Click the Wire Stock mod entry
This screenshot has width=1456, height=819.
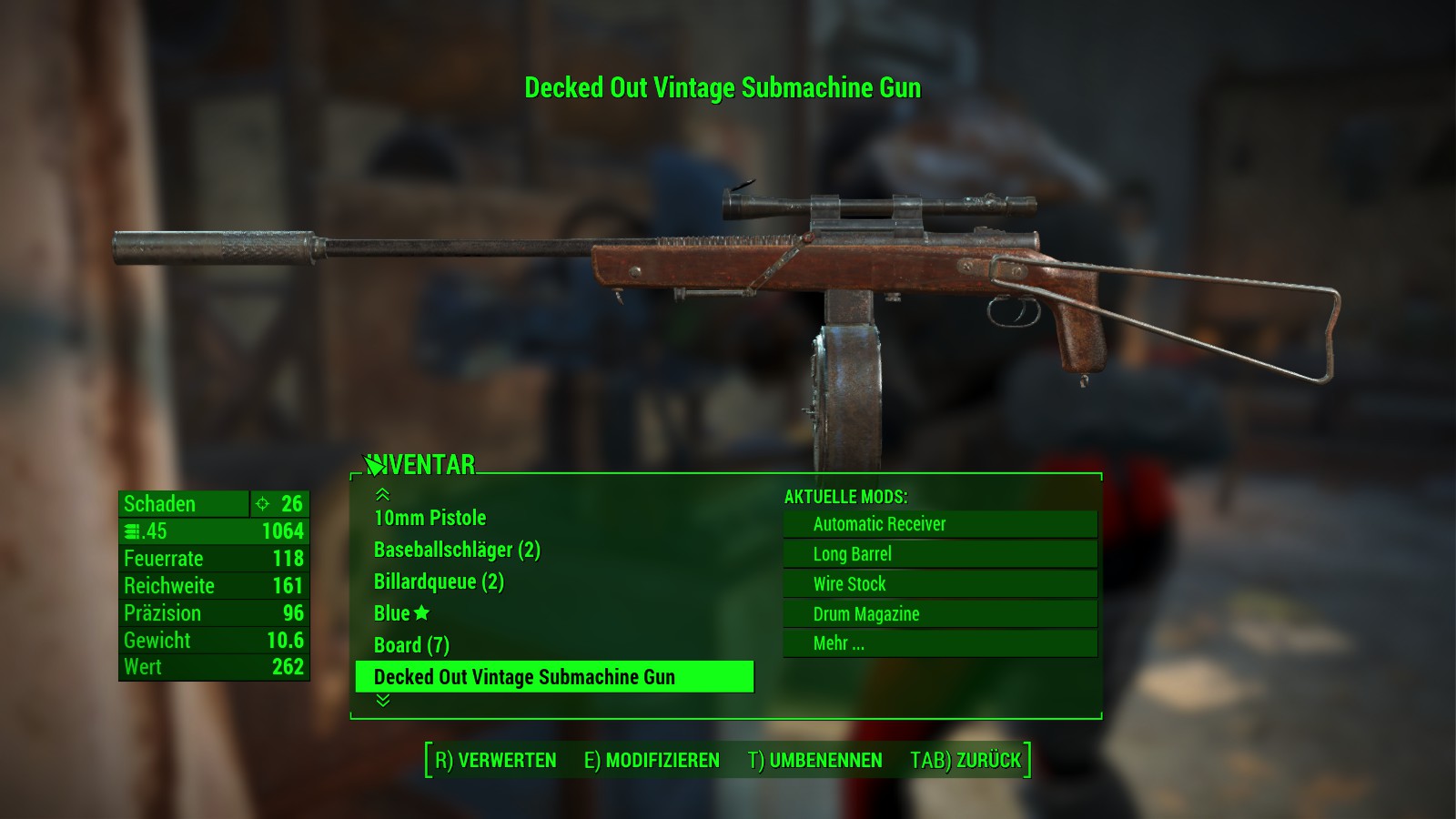pos(939,584)
